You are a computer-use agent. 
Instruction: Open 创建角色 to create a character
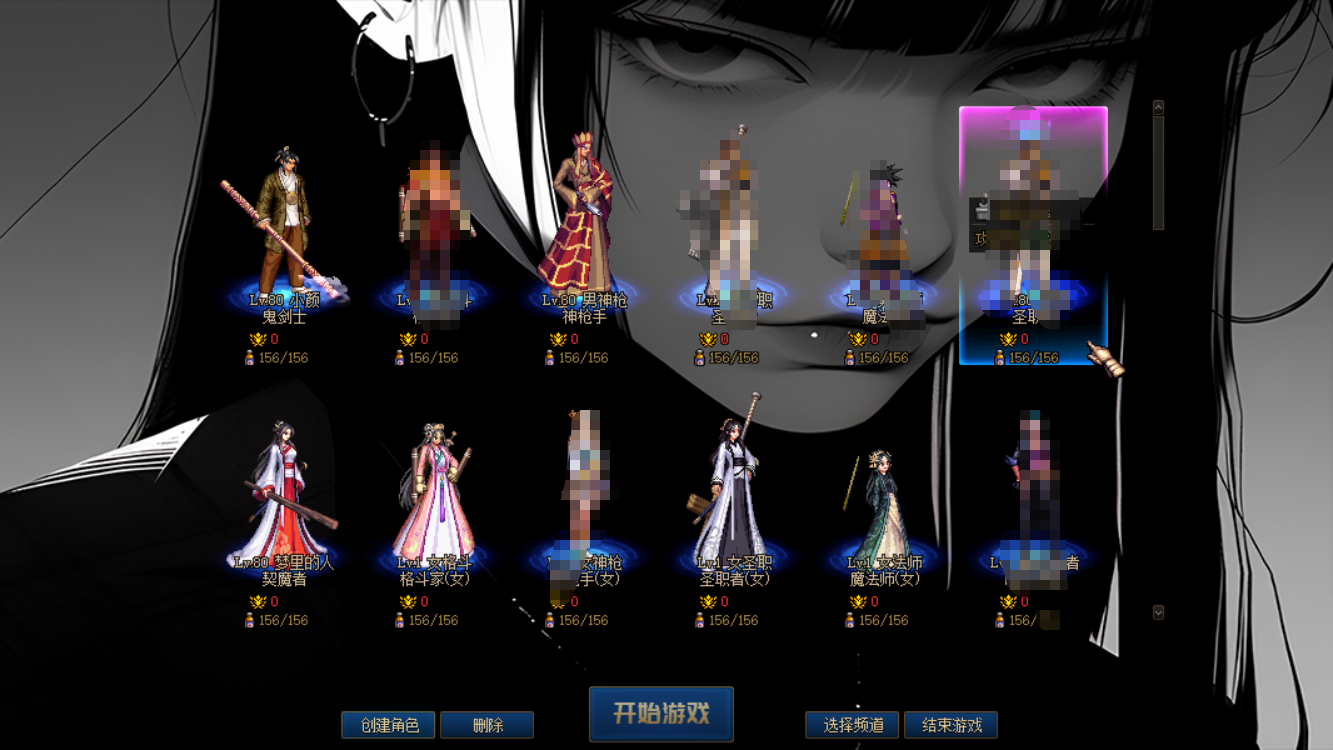[388, 725]
